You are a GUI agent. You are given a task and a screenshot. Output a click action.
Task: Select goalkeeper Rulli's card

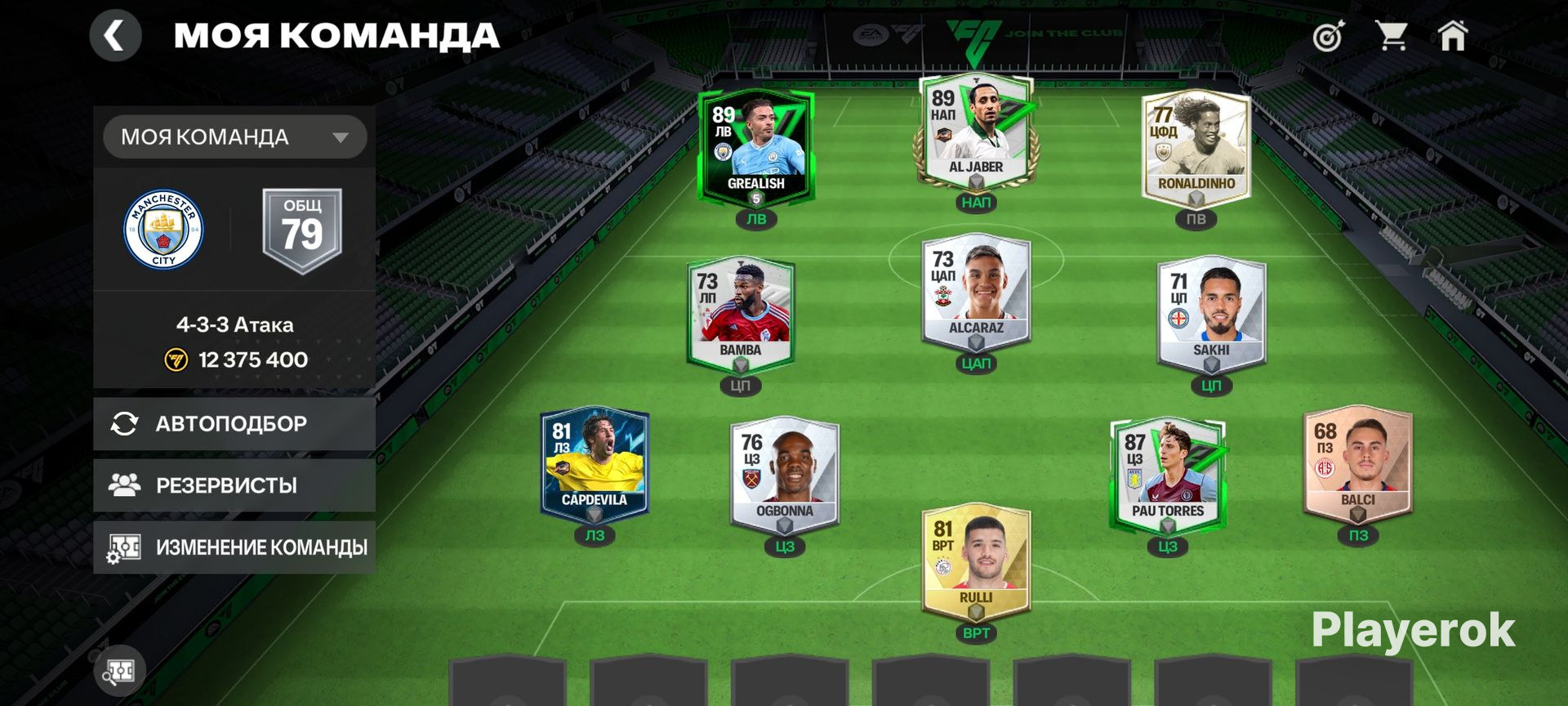click(976, 561)
